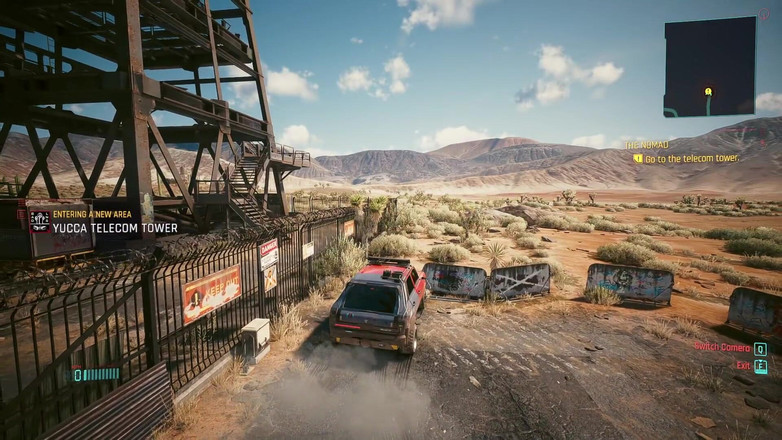Open the minimap in the corner
The image size is (782, 440).
709,67
